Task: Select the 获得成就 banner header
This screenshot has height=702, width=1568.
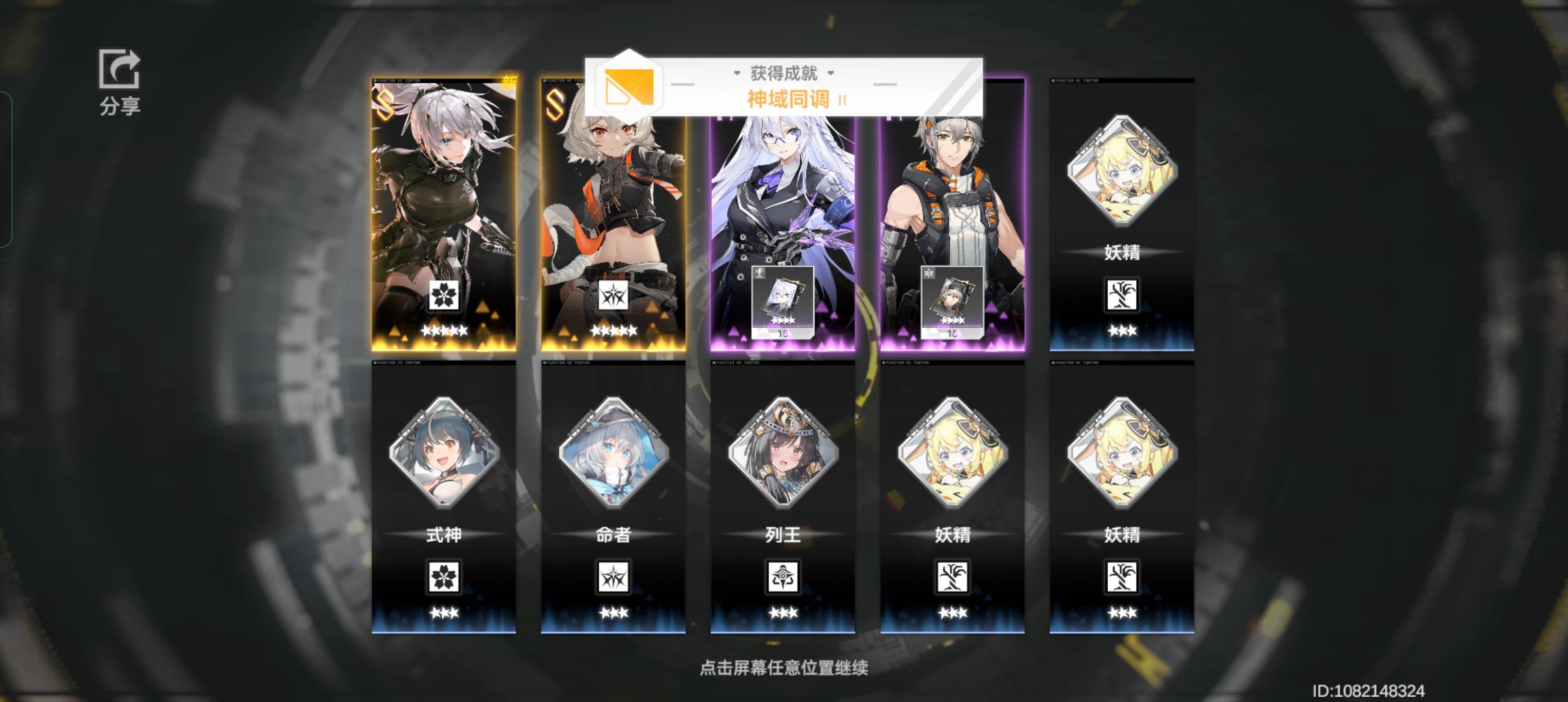Action: coord(783,72)
